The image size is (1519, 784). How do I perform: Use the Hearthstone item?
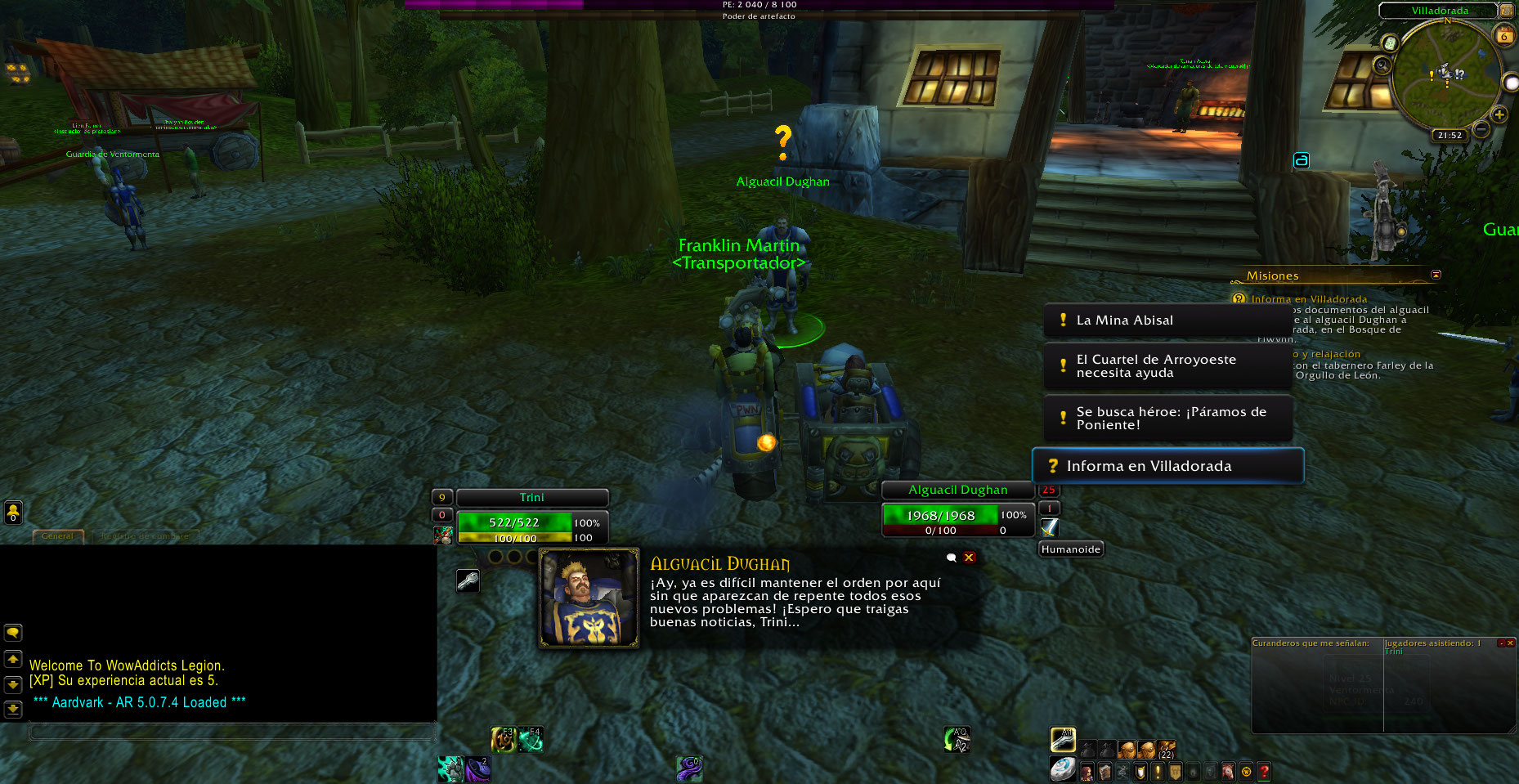tap(1063, 770)
